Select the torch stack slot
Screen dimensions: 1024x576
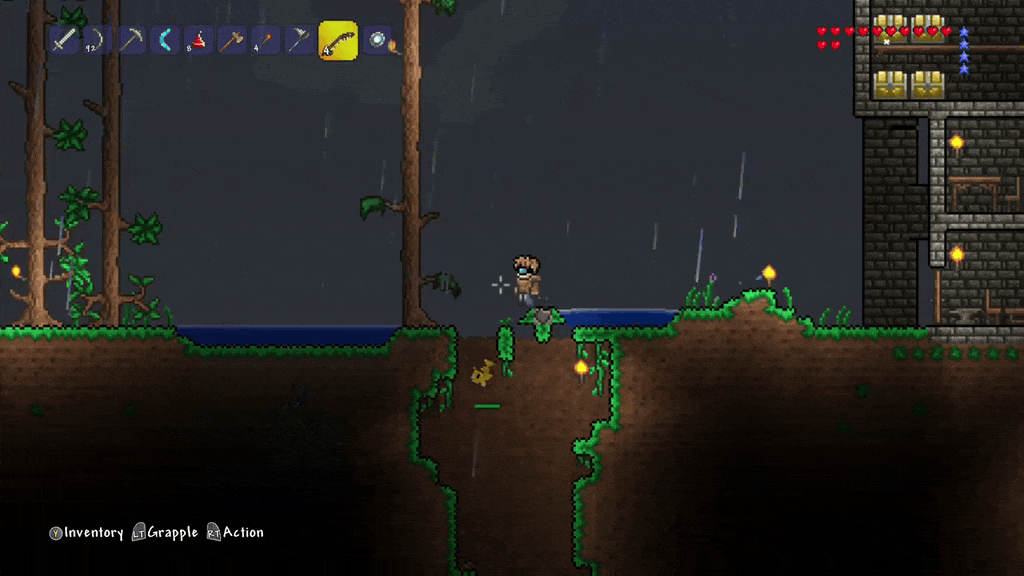265,40
